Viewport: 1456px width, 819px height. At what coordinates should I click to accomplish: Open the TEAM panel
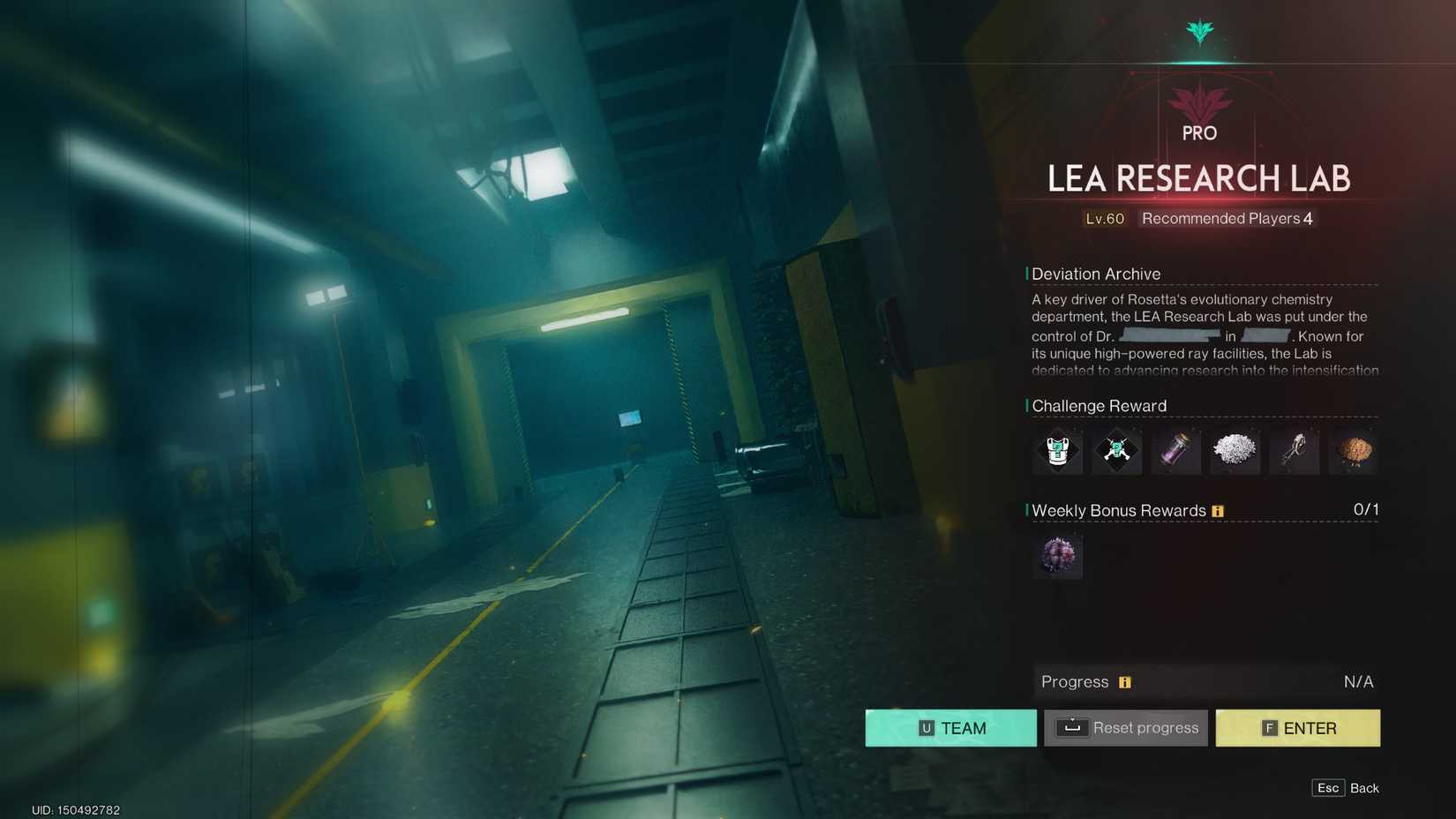(950, 727)
